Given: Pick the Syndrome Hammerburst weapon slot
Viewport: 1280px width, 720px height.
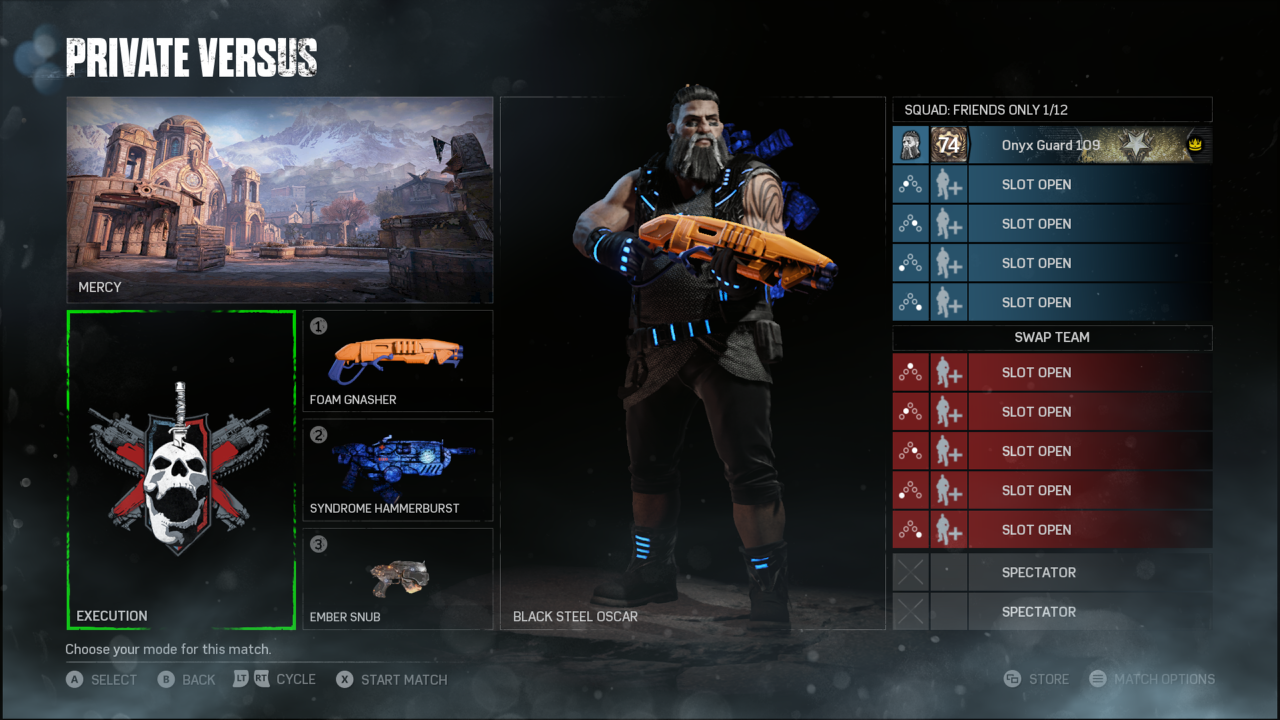Looking at the screenshot, I should pyautogui.click(x=398, y=470).
